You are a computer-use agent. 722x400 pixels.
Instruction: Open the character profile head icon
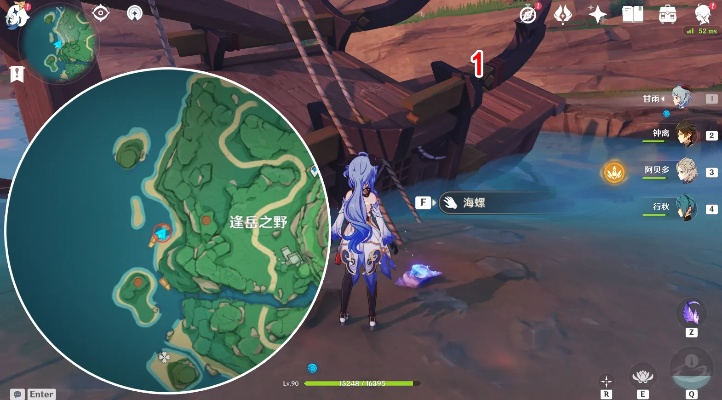click(x=702, y=14)
